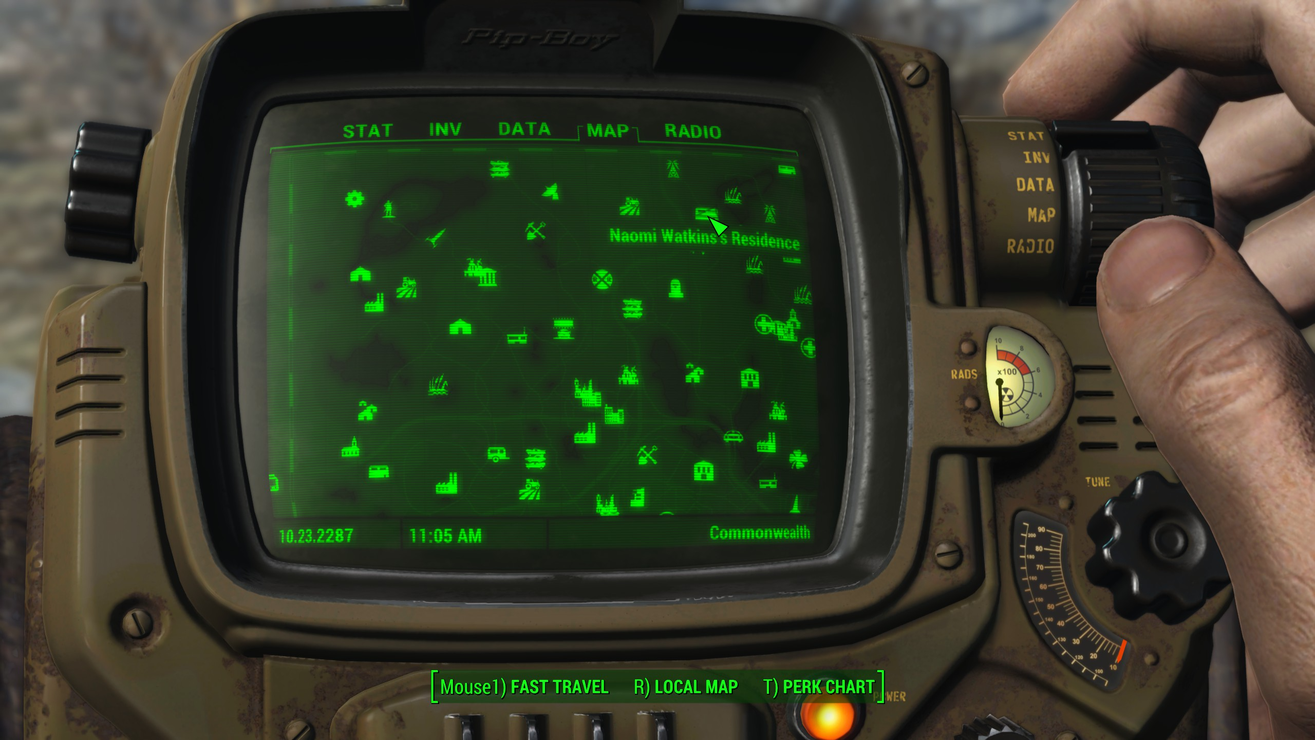Click the camper trailer map marker

point(497,455)
